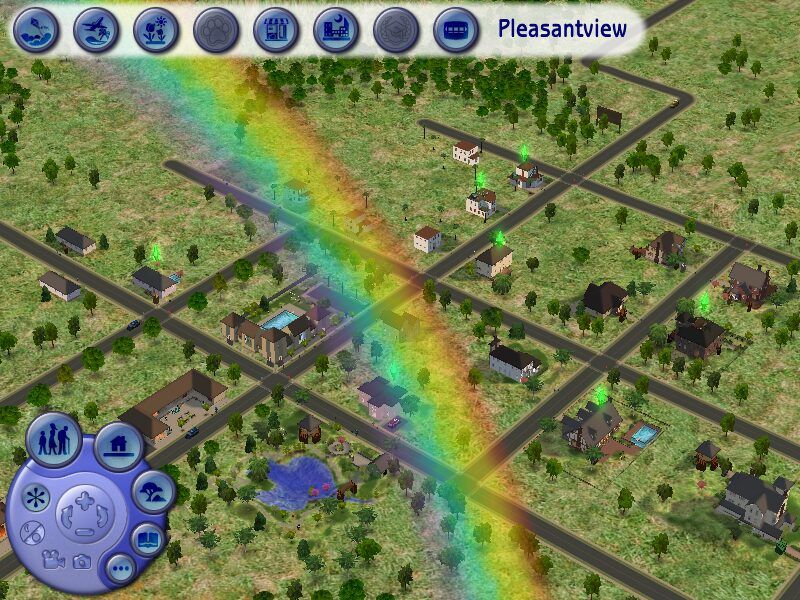The image size is (800, 600).
Task: Open the downtown nightlife city icon
Action: (336, 30)
